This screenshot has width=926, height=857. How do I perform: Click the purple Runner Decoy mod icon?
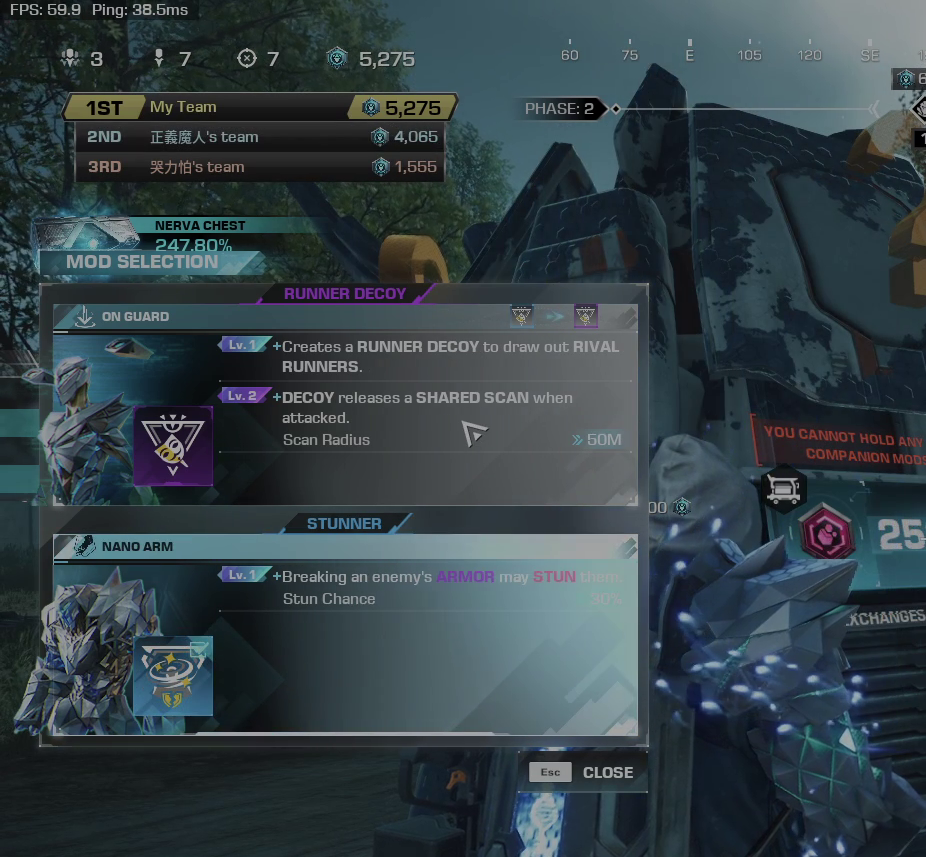[173, 446]
